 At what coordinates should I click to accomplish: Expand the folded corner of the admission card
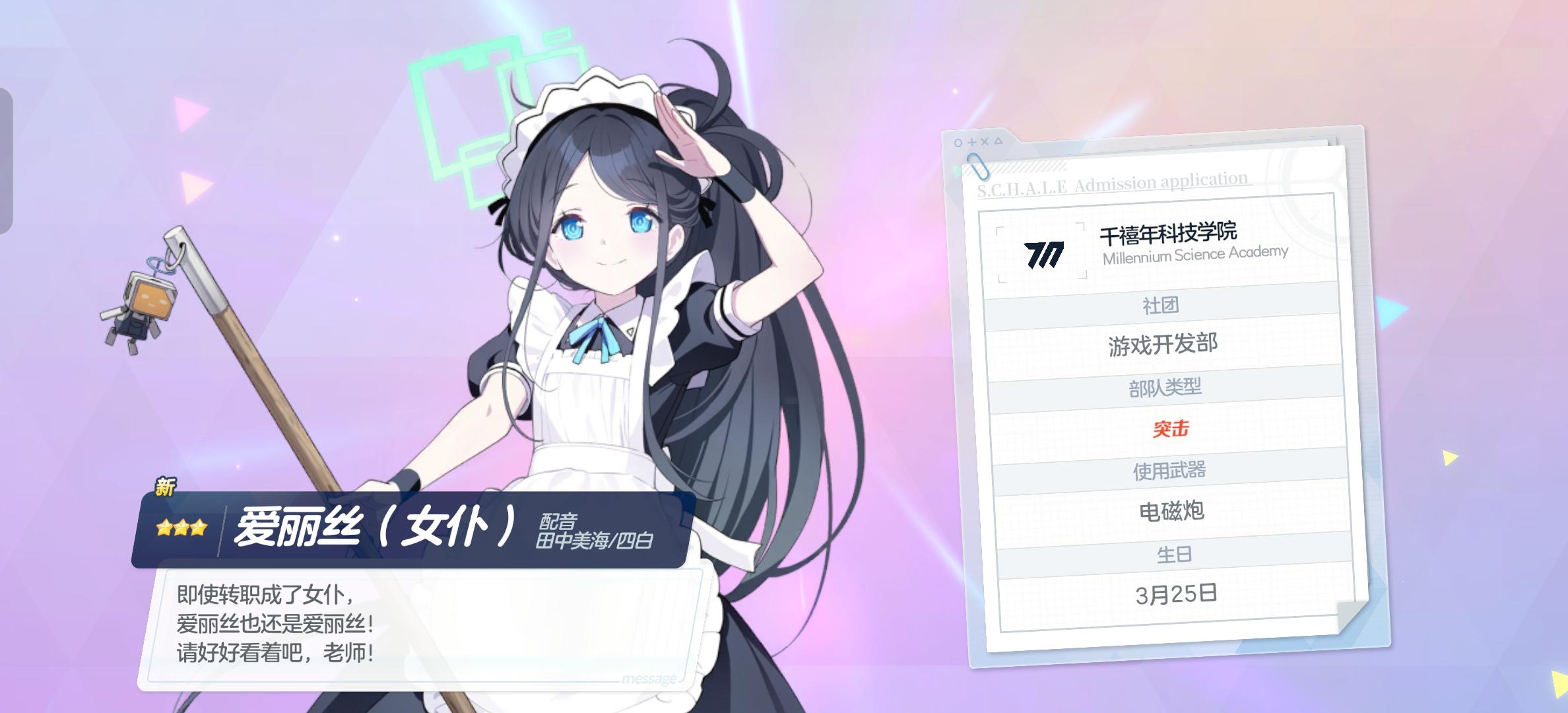1353,619
